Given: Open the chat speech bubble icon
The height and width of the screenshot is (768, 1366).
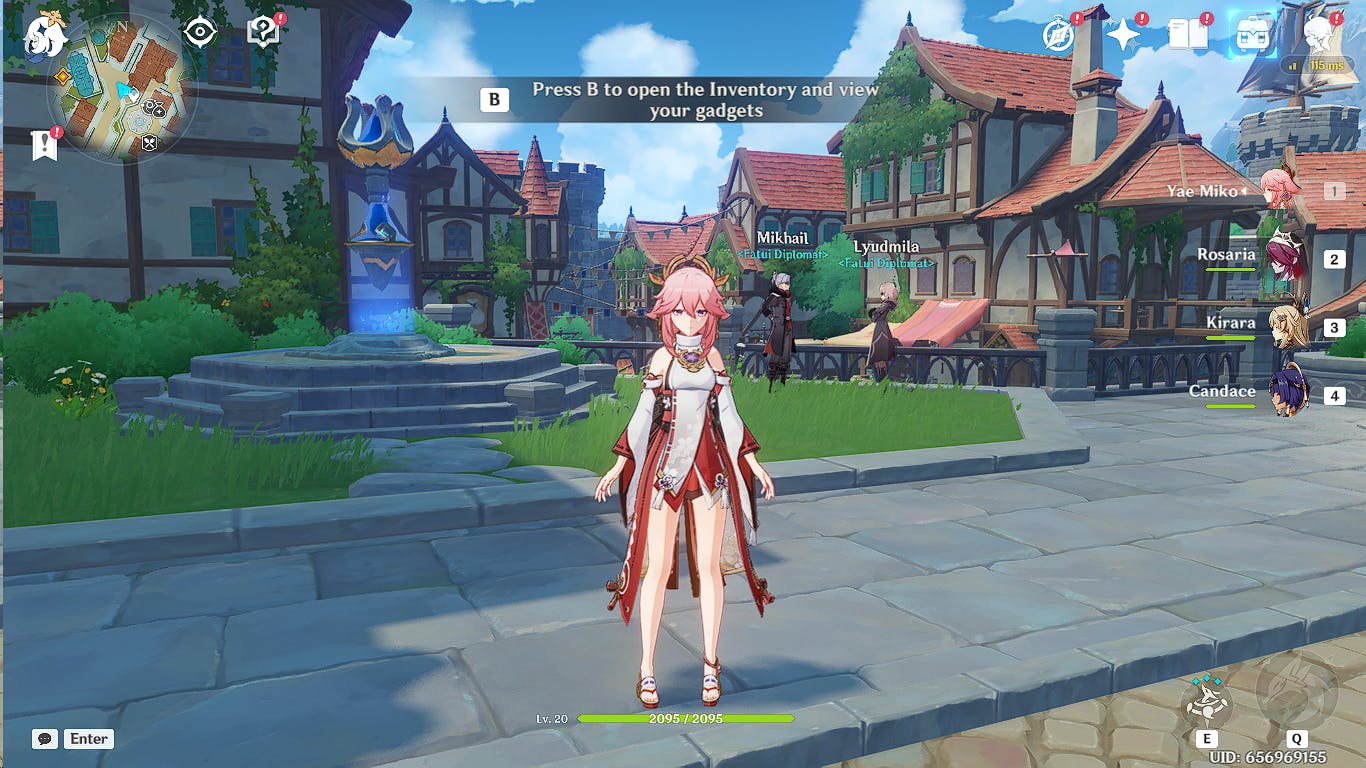Looking at the screenshot, I should [x=45, y=739].
